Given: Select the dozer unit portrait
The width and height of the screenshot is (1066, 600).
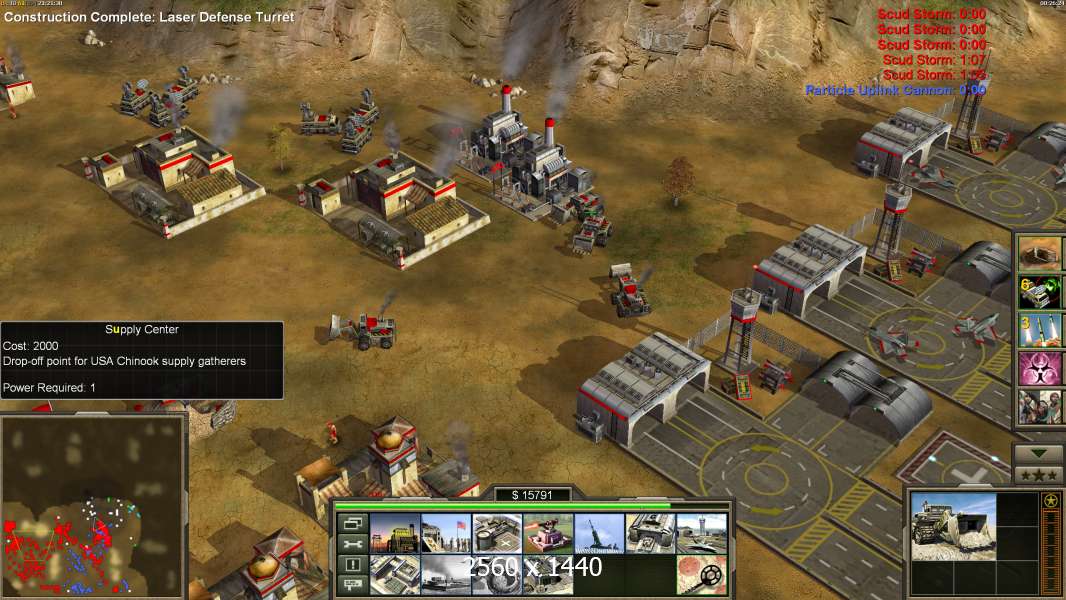Looking at the screenshot, I should 953,525.
